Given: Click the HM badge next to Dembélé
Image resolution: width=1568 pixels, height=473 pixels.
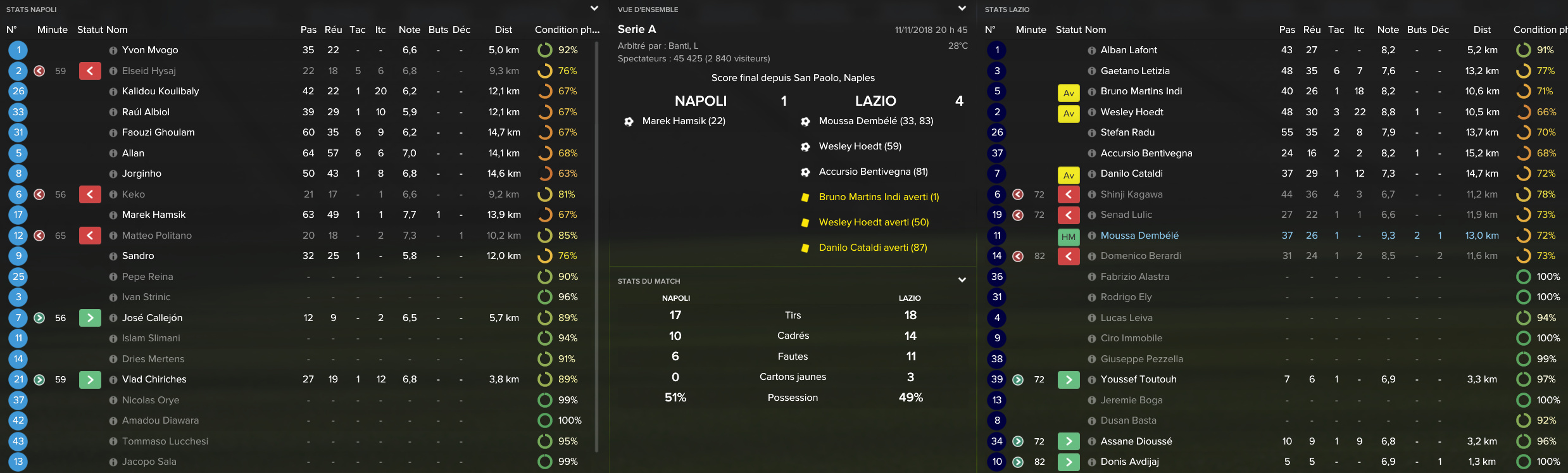Looking at the screenshot, I should point(1069,237).
